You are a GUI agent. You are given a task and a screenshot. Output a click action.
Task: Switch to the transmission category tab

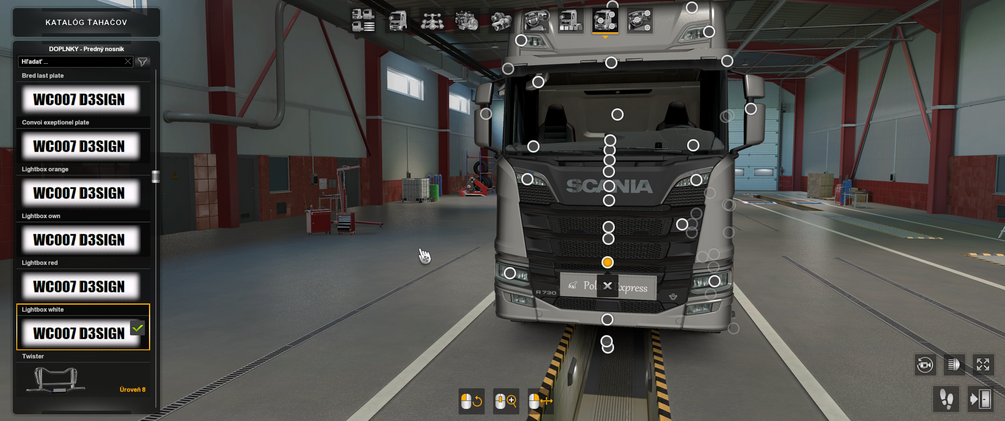coord(501,20)
